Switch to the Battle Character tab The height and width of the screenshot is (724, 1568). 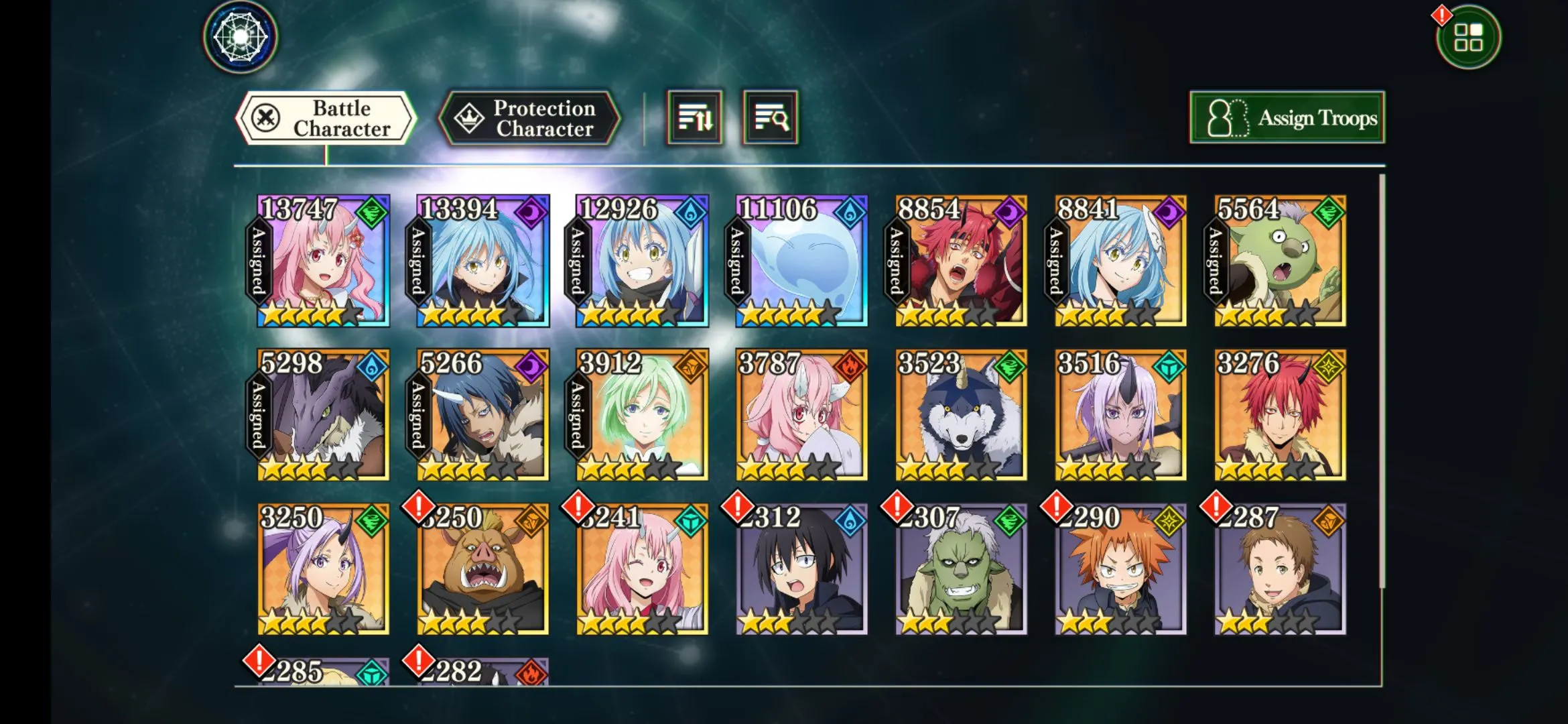point(326,119)
